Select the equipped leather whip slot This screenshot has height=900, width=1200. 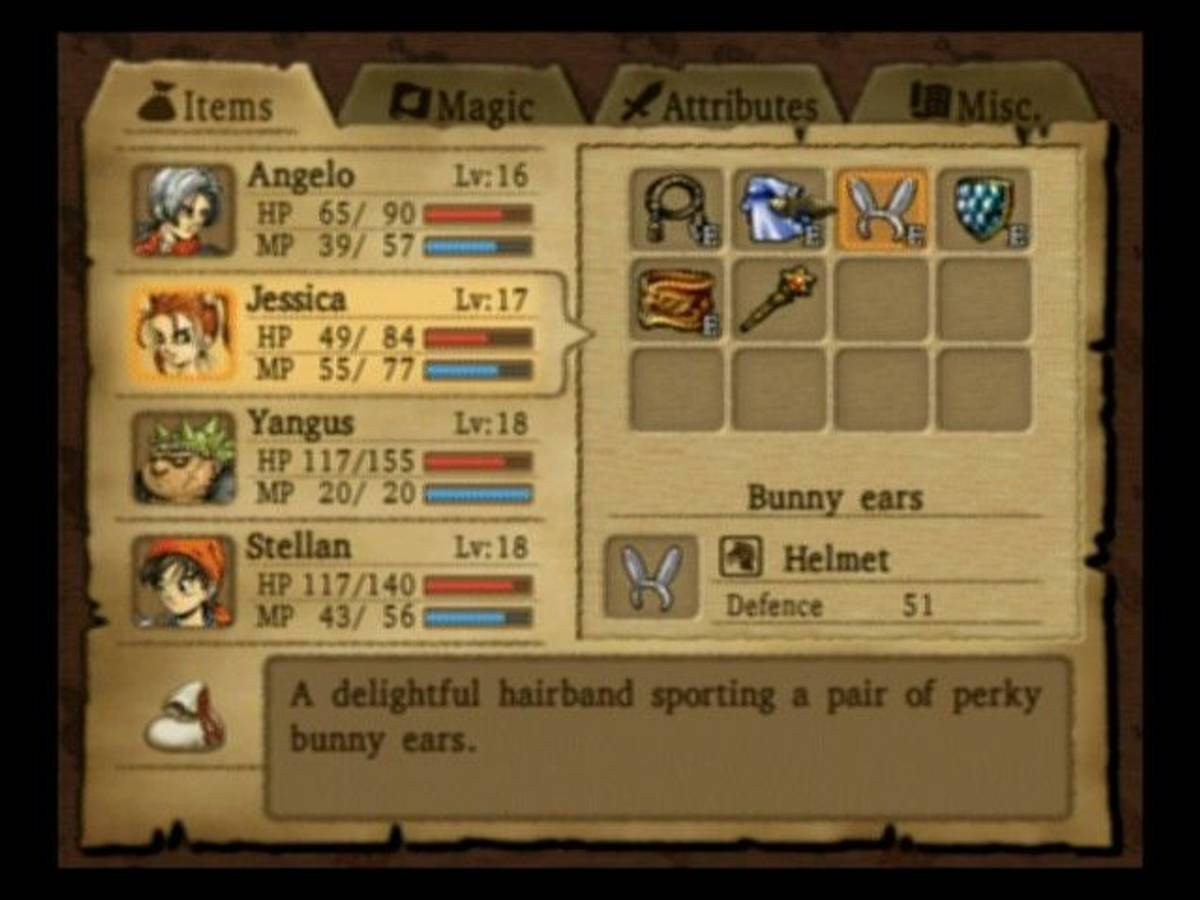(676, 209)
